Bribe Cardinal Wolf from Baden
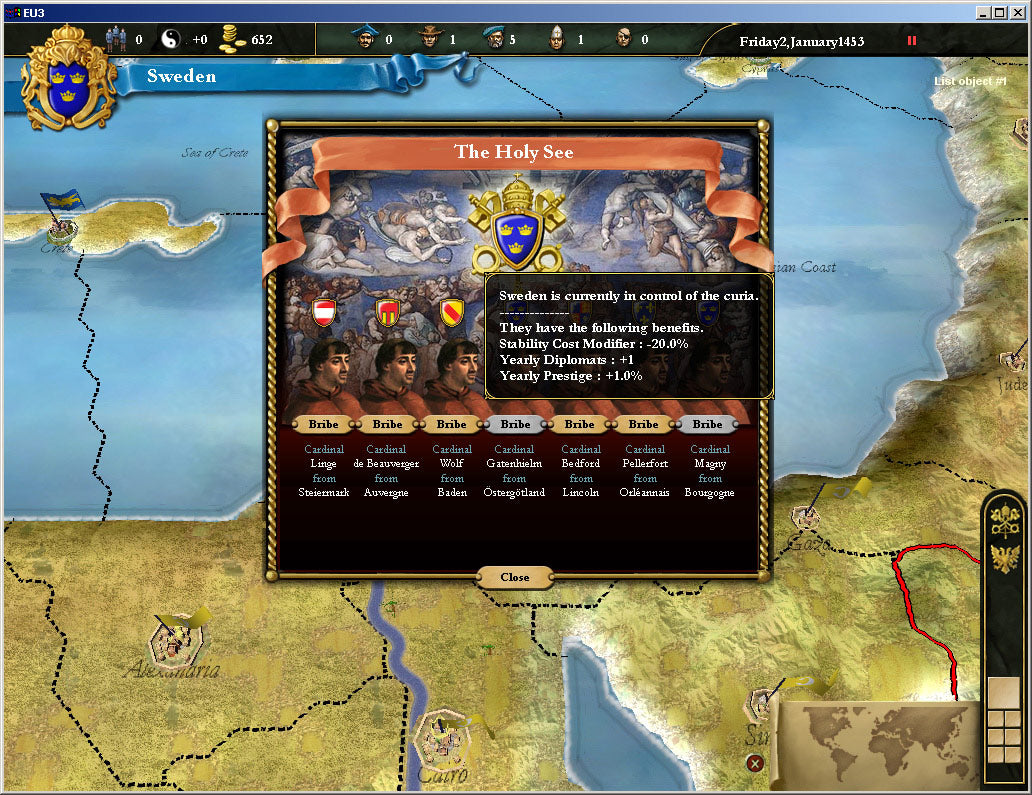This screenshot has width=1032, height=795. pyautogui.click(x=451, y=424)
